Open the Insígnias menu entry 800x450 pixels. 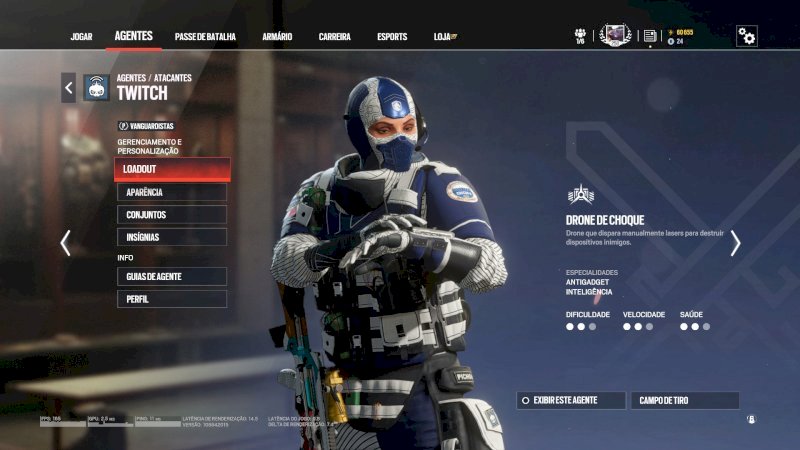pos(172,237)
